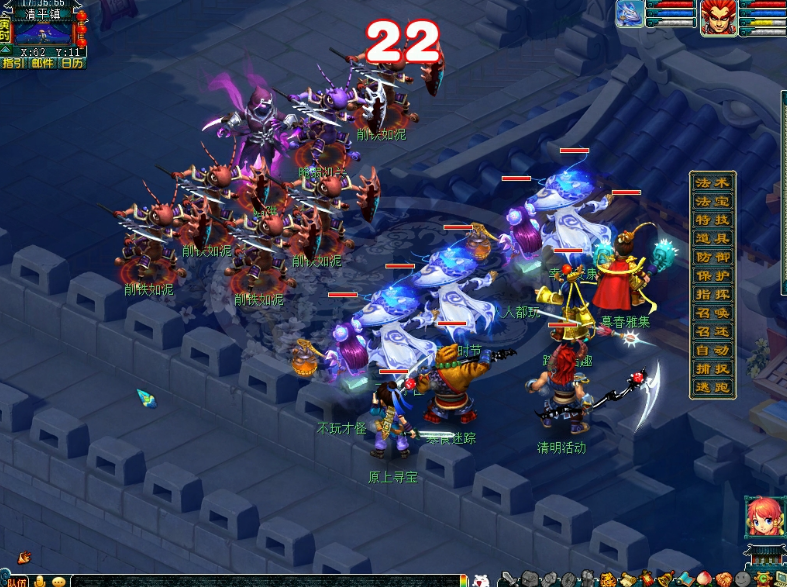This screenshot has height=587, width=787.
Task: Choose the 指挥 command option
Action: [x=714, y=295]
